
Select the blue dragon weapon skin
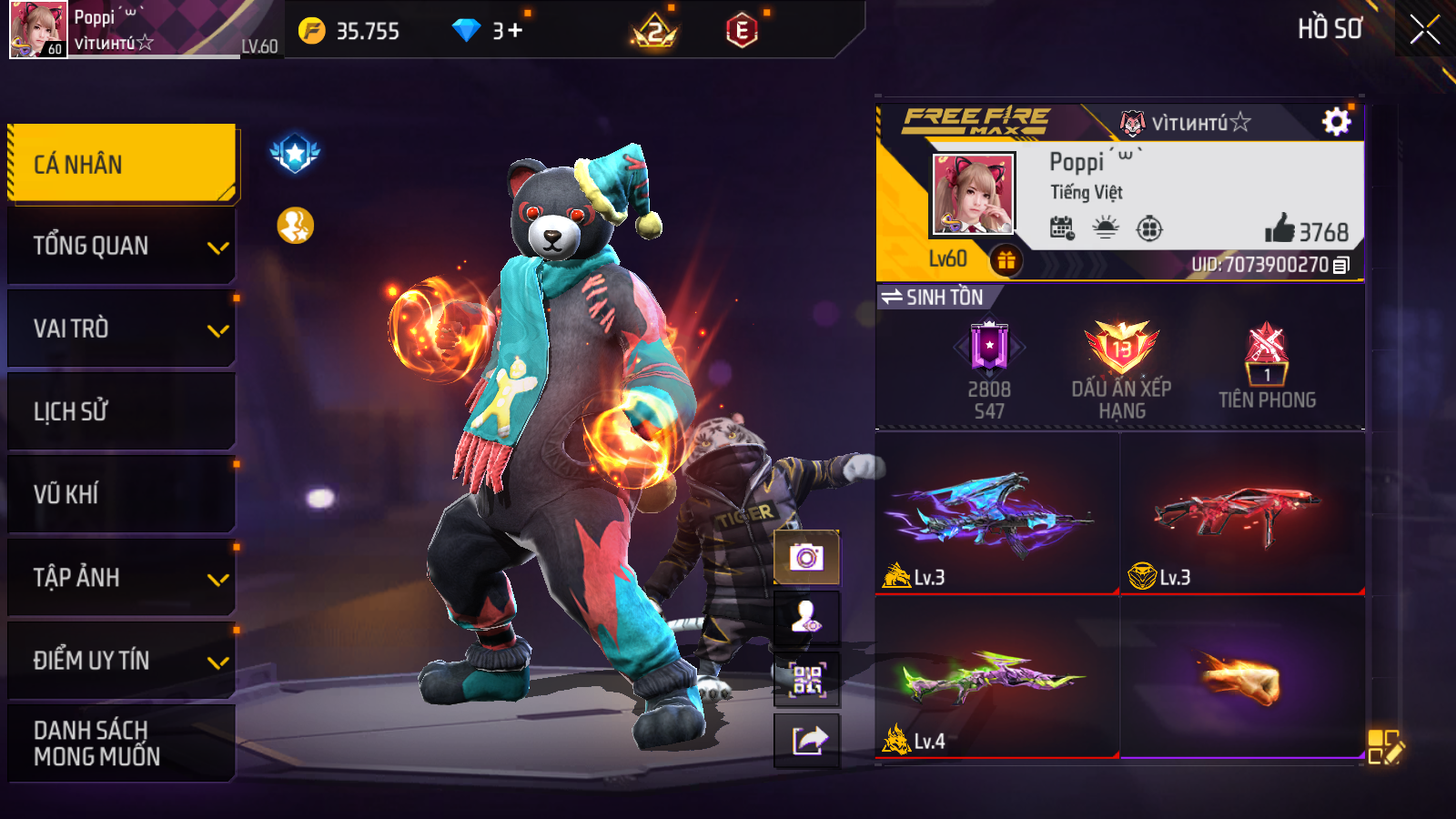tap(996, 514)
